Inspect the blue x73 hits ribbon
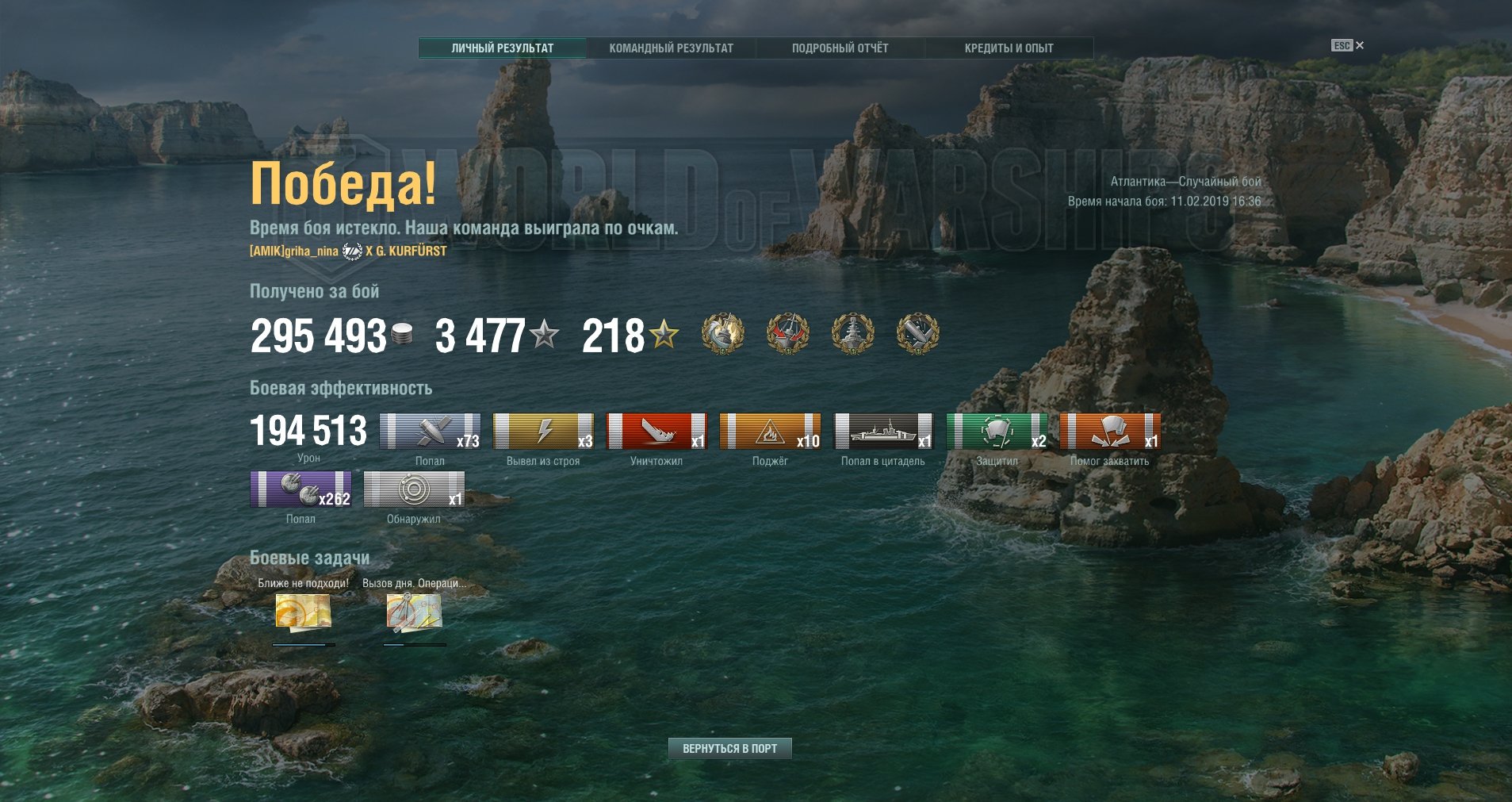The width and height of the screenshot is (1512, 802). click(430, 432)
